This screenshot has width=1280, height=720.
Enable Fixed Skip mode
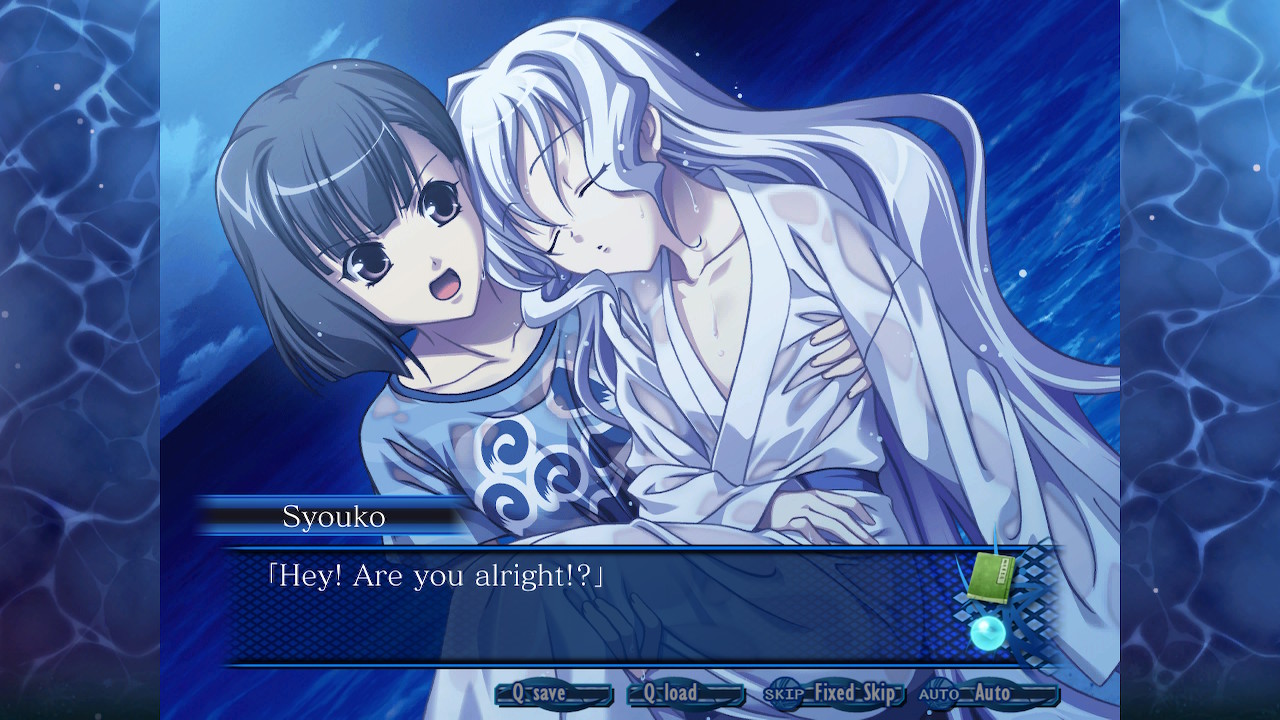coord(858,692)
